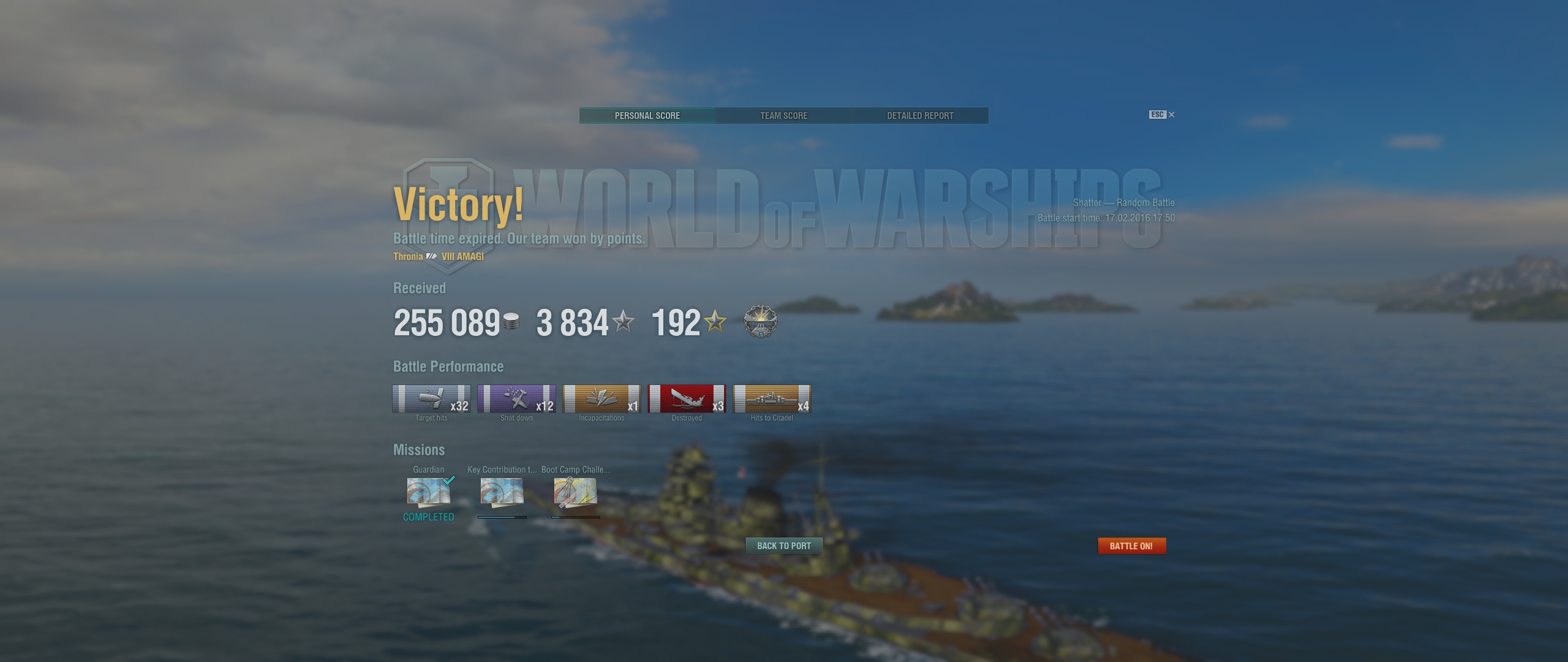Switch to the Team Score tab
Image resolution: width=1568 pixels, height=662 pixels.
click(783, 116)
